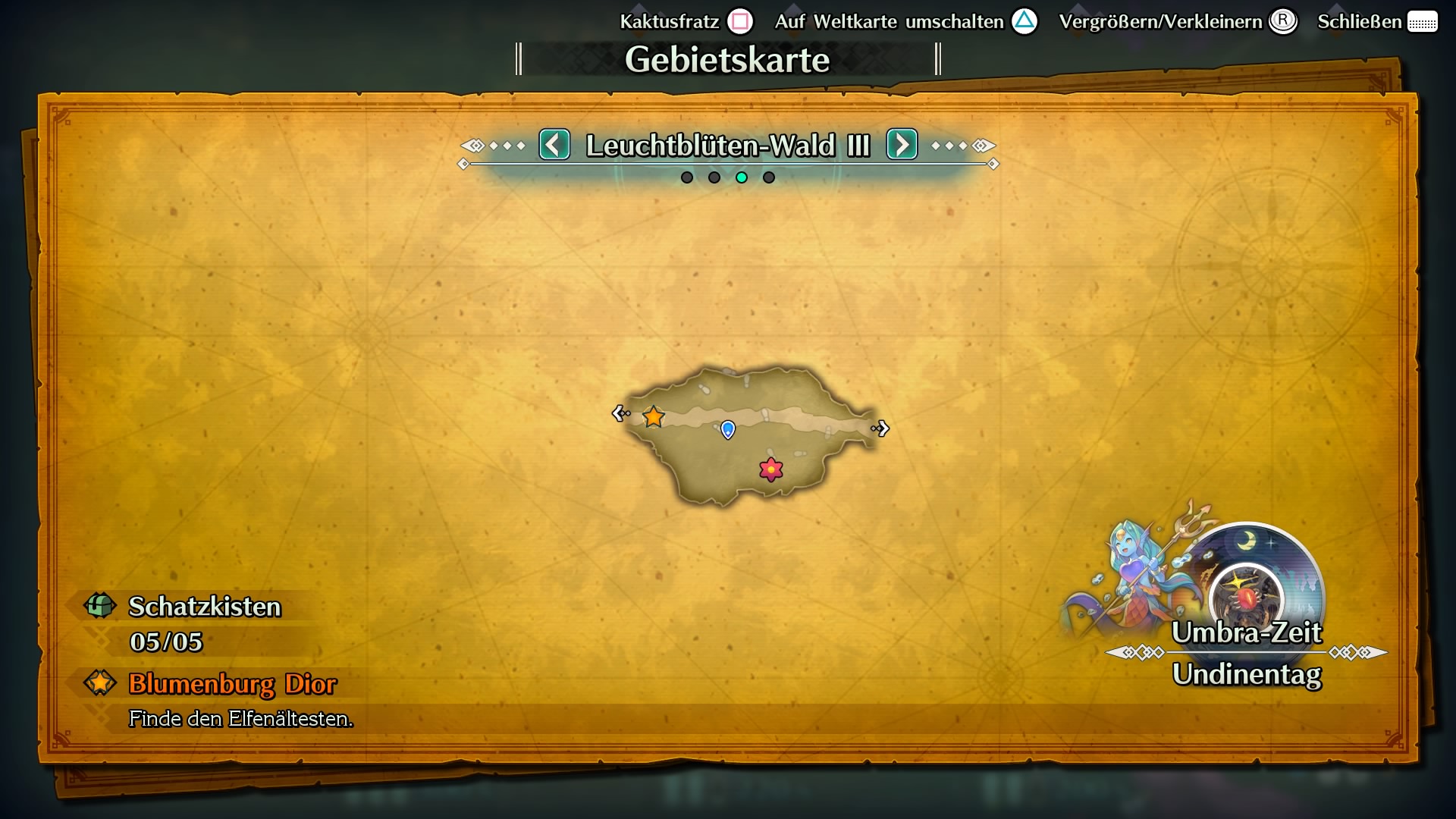The image size is (1456, 819).
Task: Click the exit arrow on the map's right edge
Action: click(x=882, y=429)
